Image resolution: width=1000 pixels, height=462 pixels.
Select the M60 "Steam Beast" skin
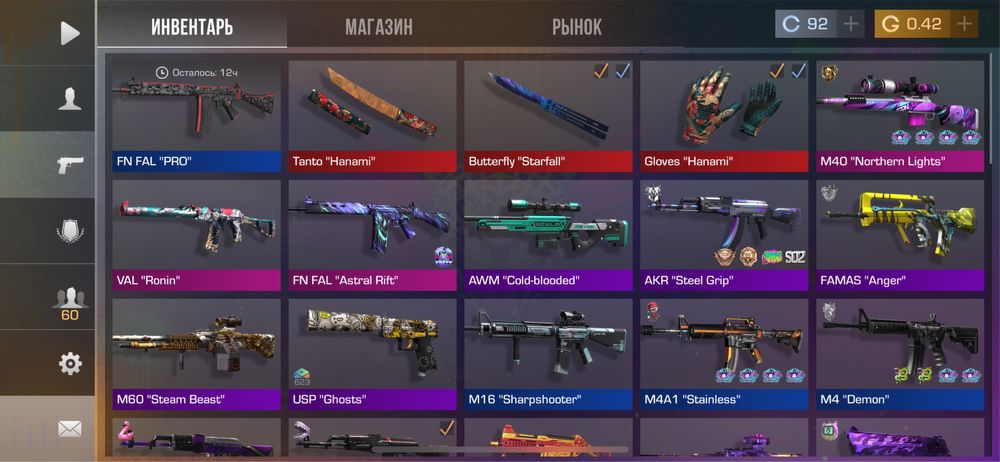click(x=196, y=354)
